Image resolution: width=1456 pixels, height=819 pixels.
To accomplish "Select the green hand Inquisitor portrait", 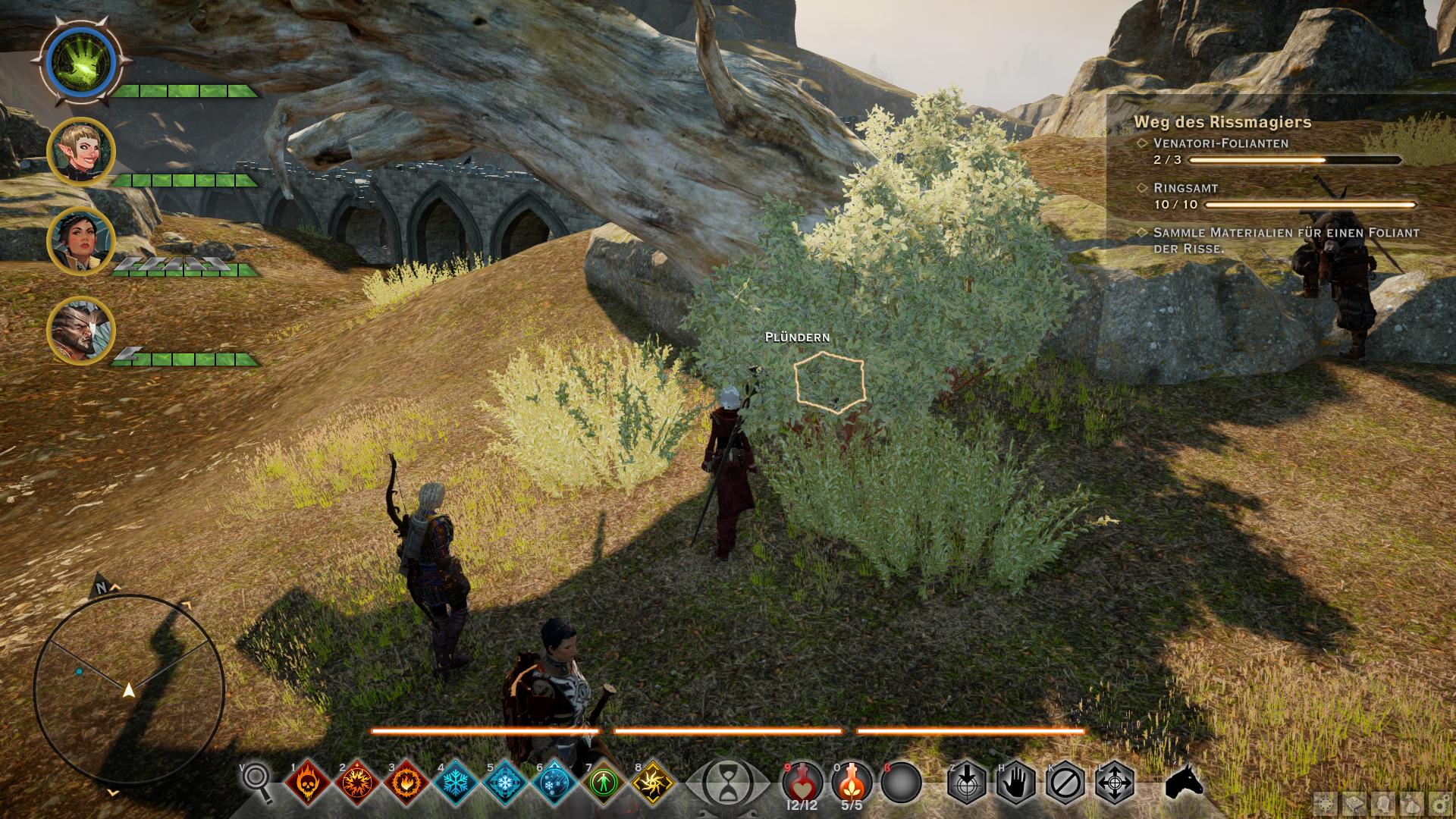I will click(x=80, y=61).
